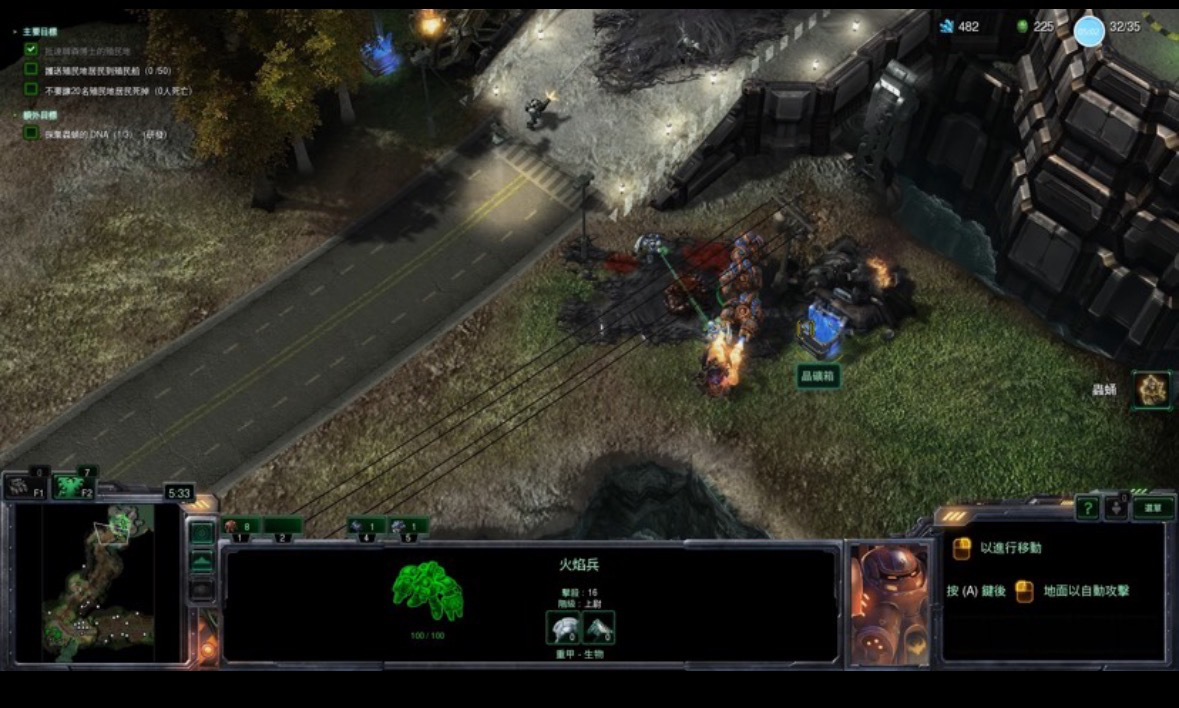Click the 火焰兵 weapon upgrade icon

(598, 628)
